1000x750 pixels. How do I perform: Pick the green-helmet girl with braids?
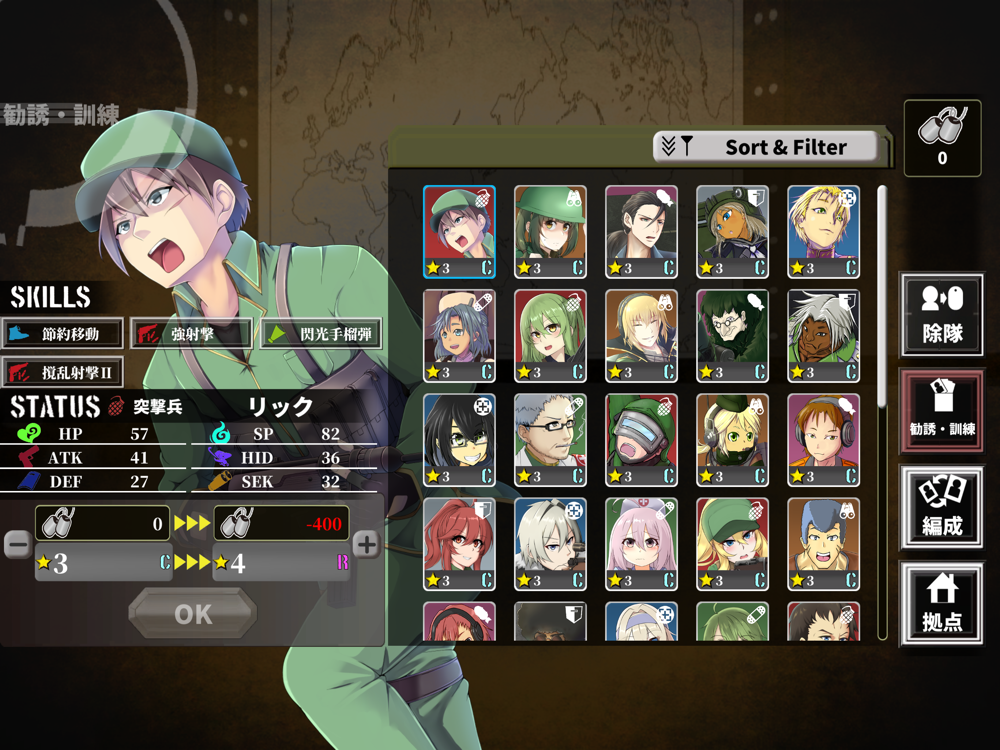tap(550, 232)
